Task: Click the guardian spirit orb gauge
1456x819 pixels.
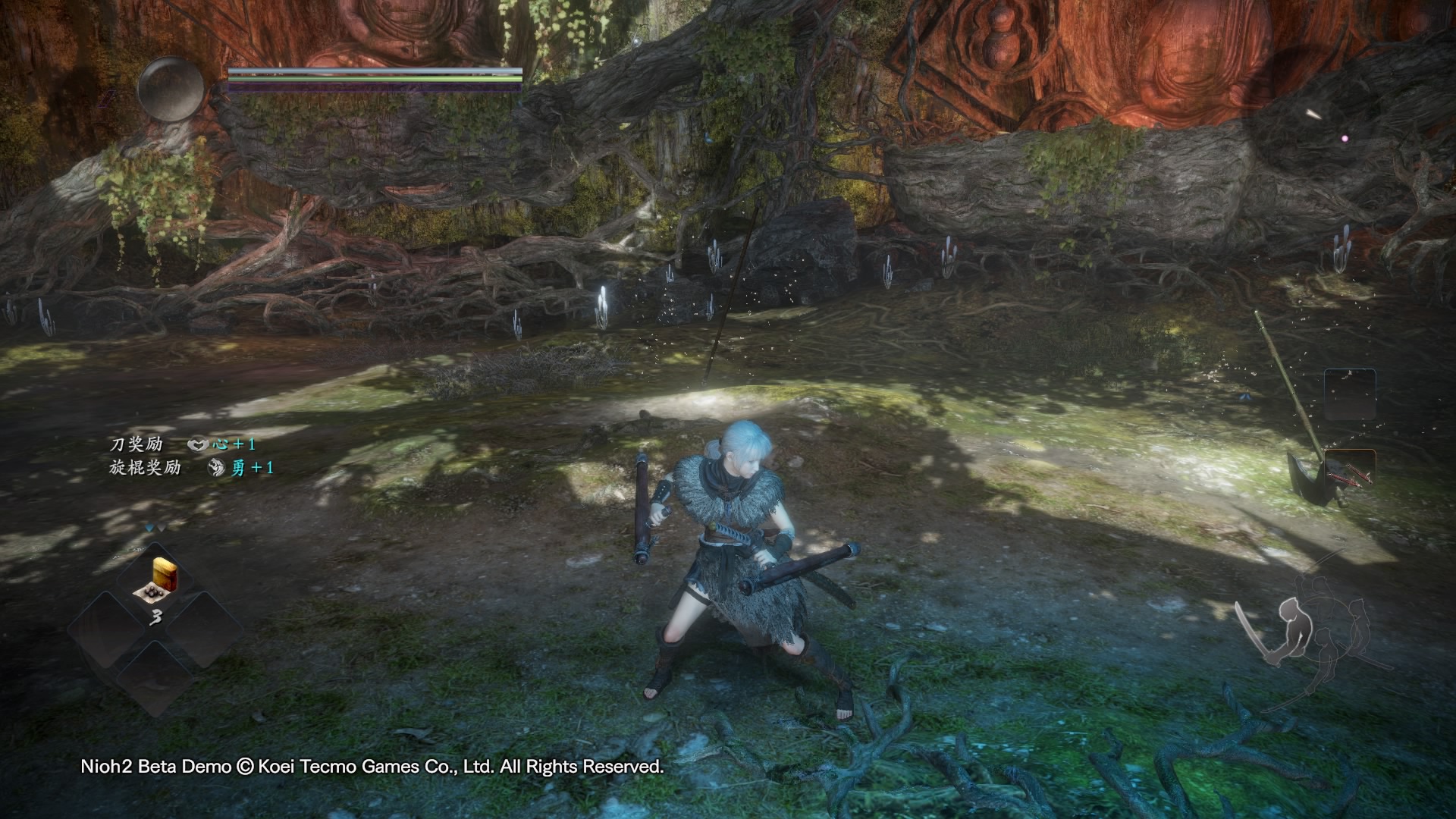Action: click(171, 89)
